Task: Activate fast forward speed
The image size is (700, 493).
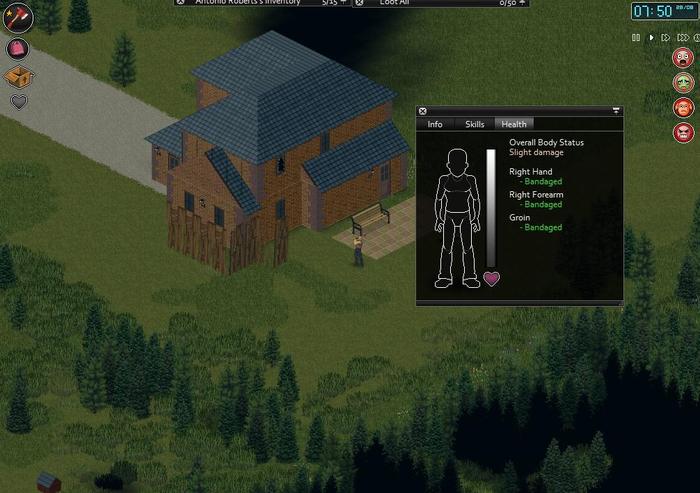Action: pos(667,37)
